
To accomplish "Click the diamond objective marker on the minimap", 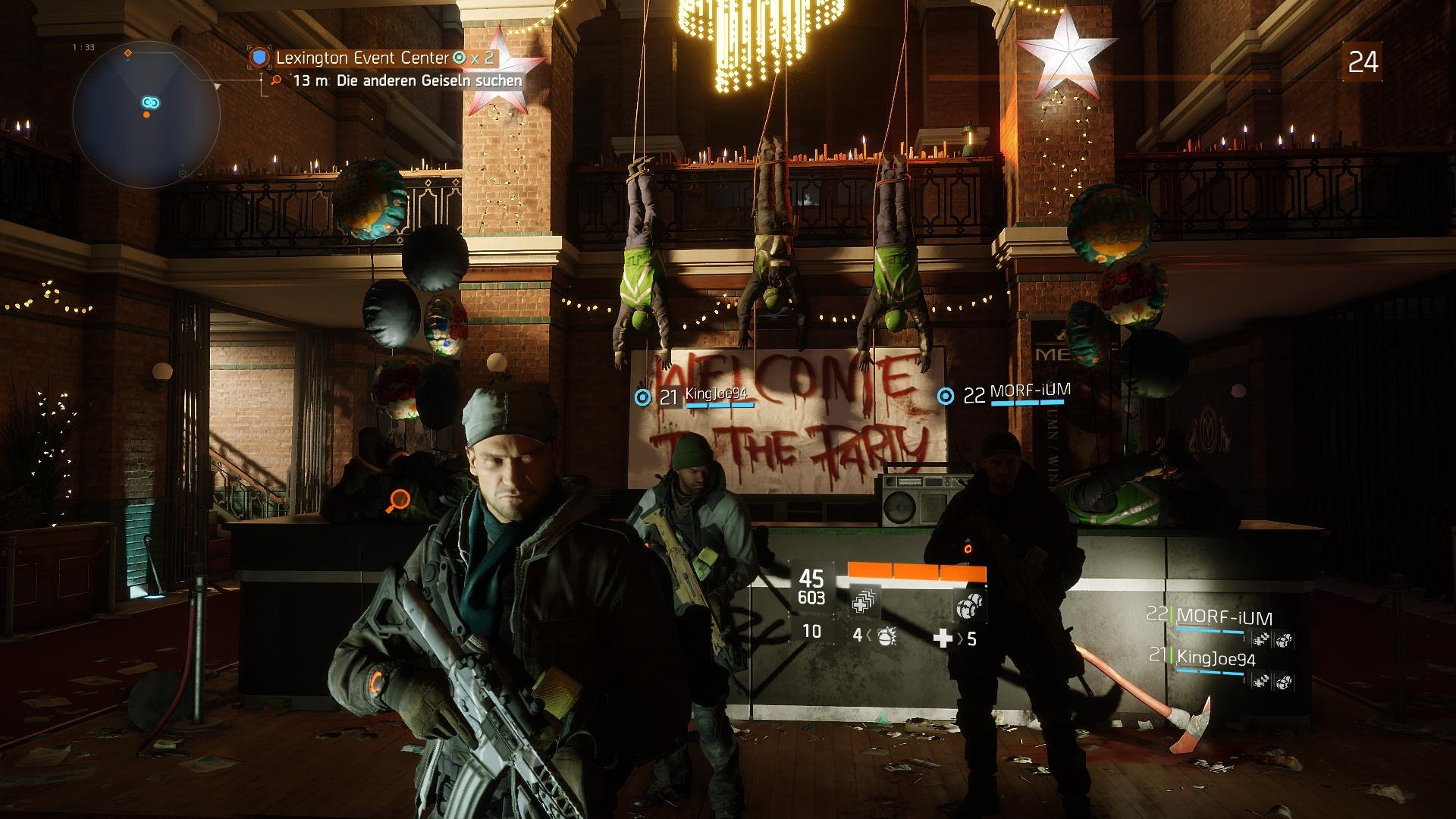I will [127, 54].
